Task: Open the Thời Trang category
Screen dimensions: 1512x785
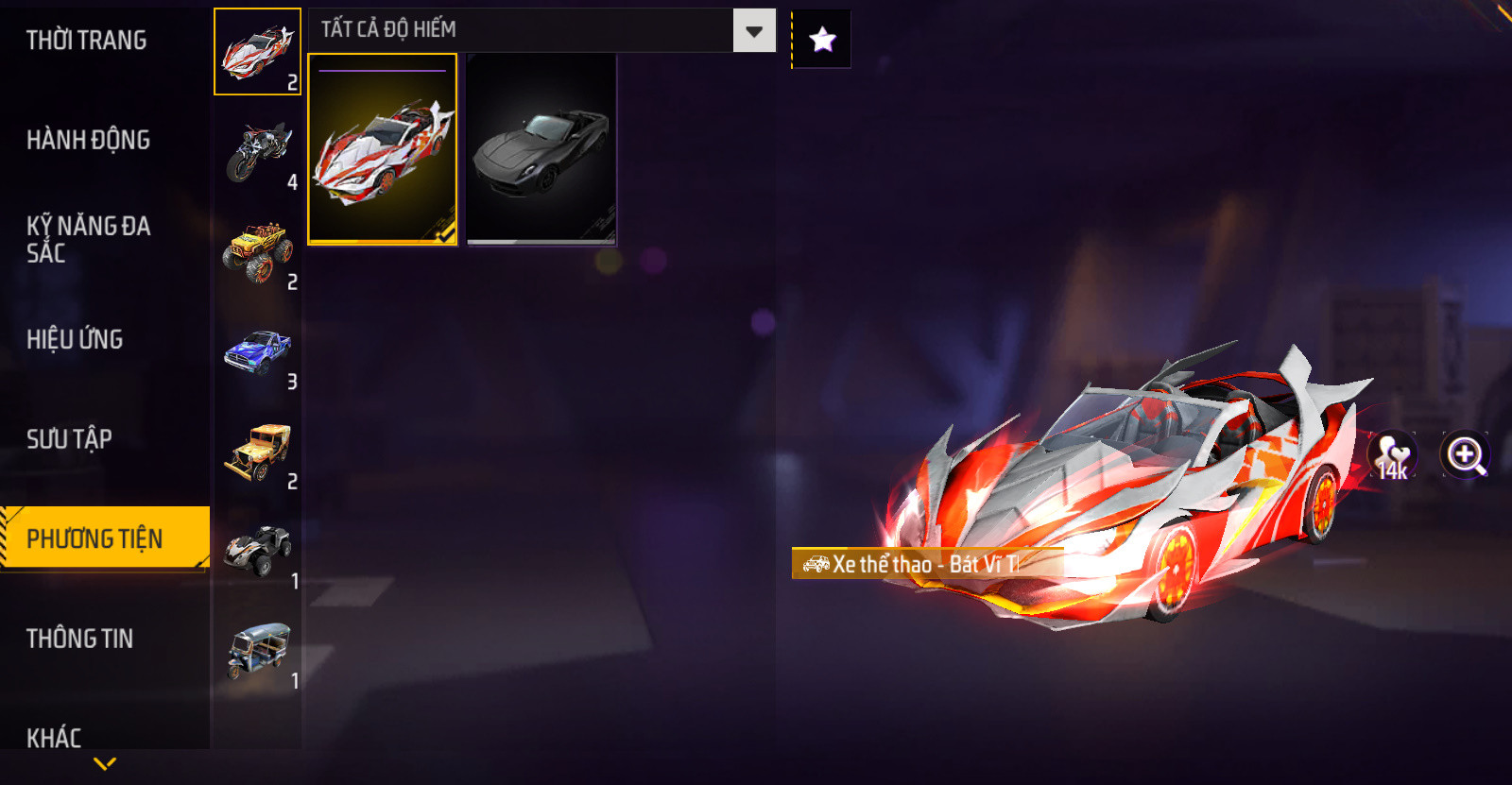Action: [x=87, y=41]
